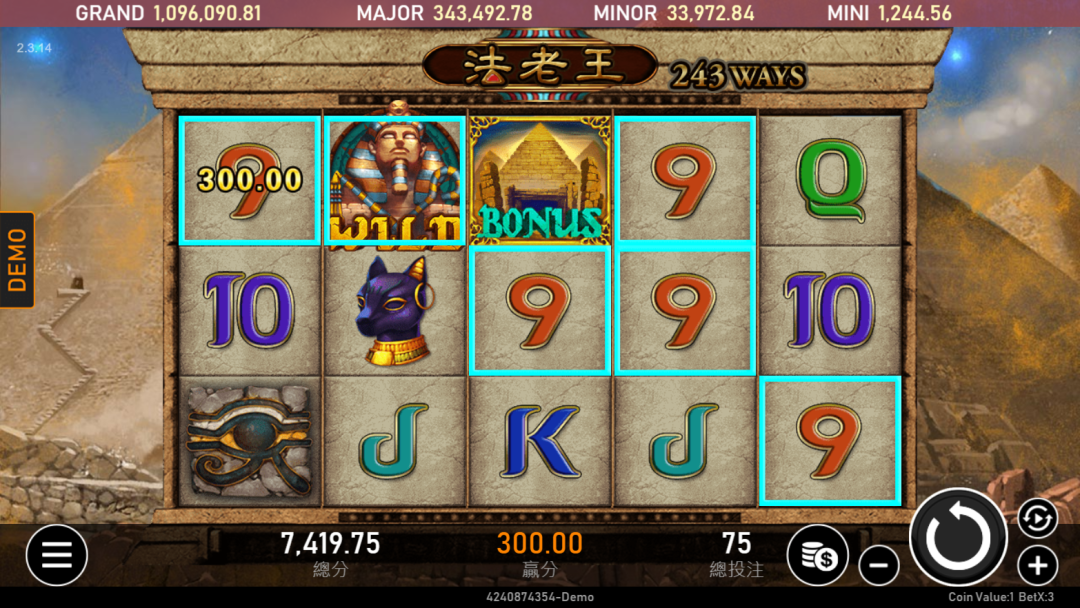Increase the bet with the plus button

(1037, 566)
